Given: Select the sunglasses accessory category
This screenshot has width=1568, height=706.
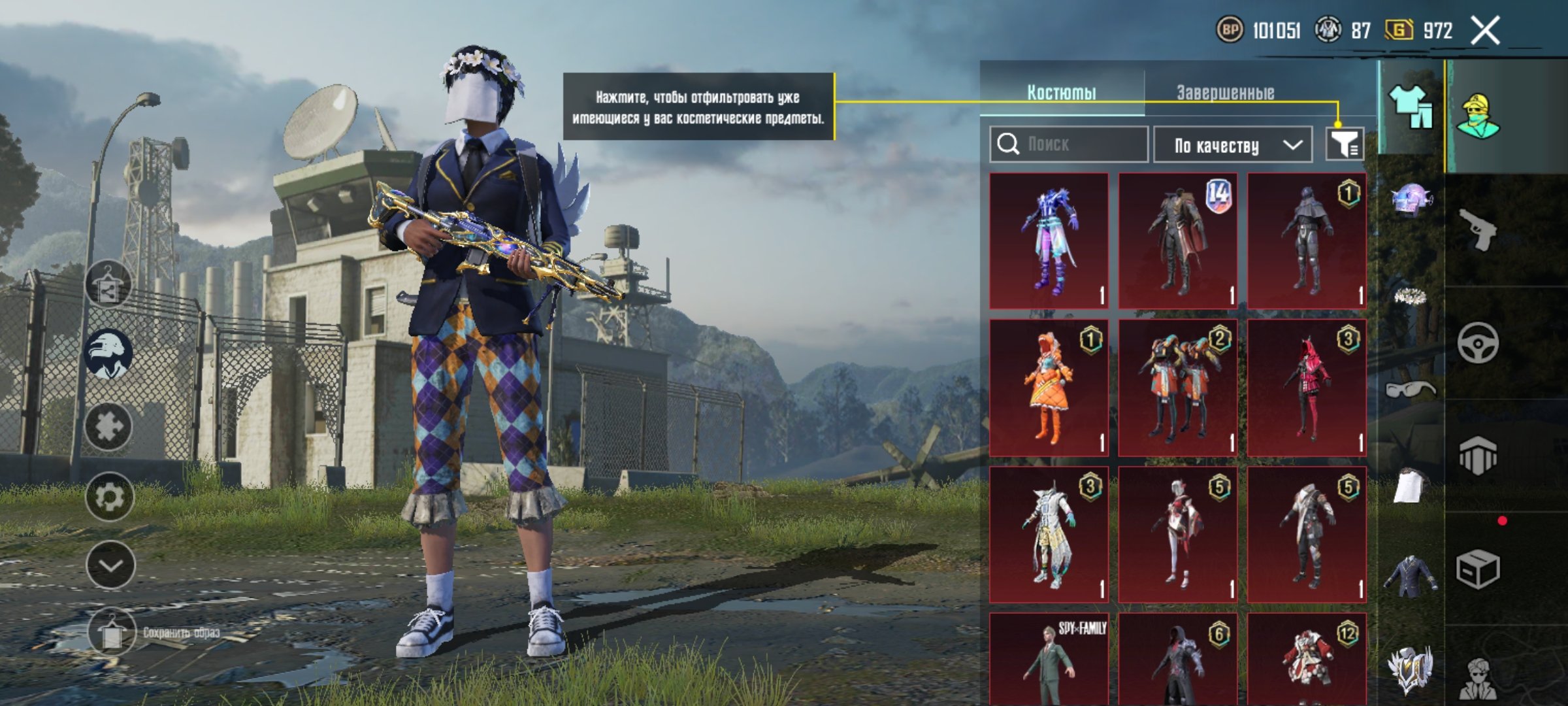Looking at the screenshot, I should (1411, 389).
